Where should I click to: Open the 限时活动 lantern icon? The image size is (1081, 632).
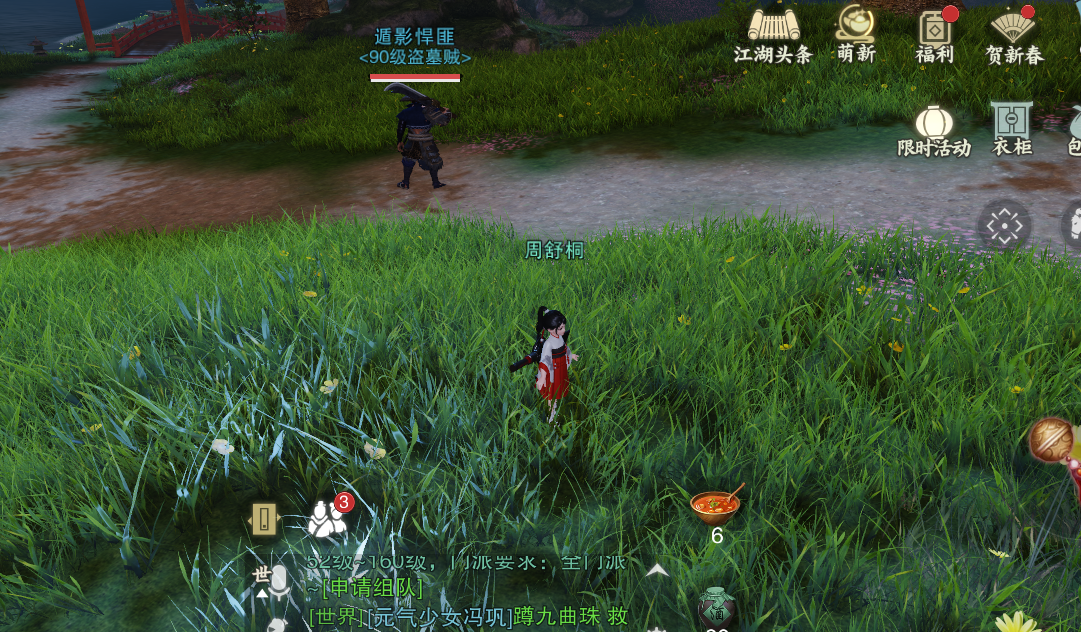(x=934, y=130)
